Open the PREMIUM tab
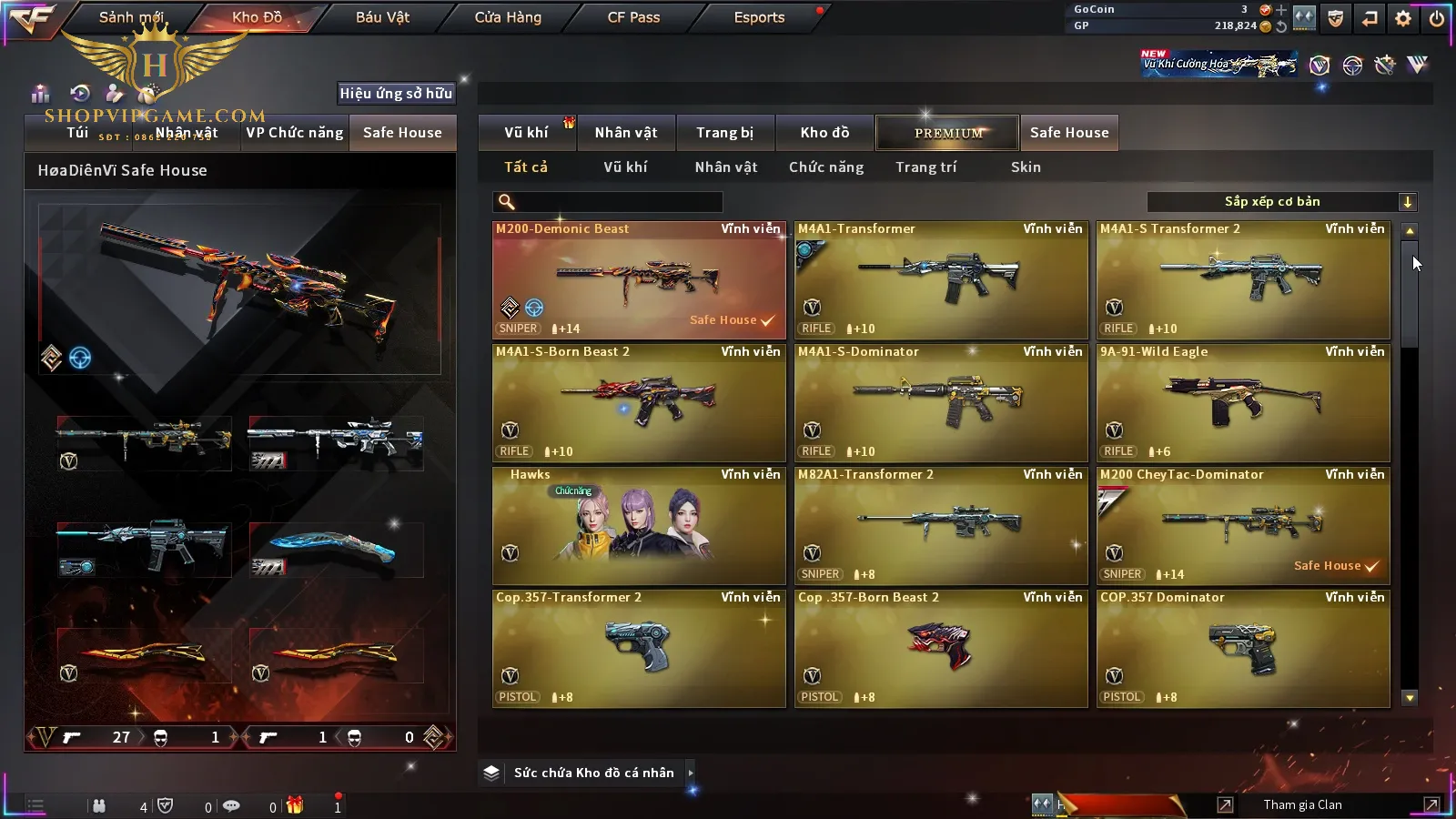 pyautogui.click(x=948, y=133)
